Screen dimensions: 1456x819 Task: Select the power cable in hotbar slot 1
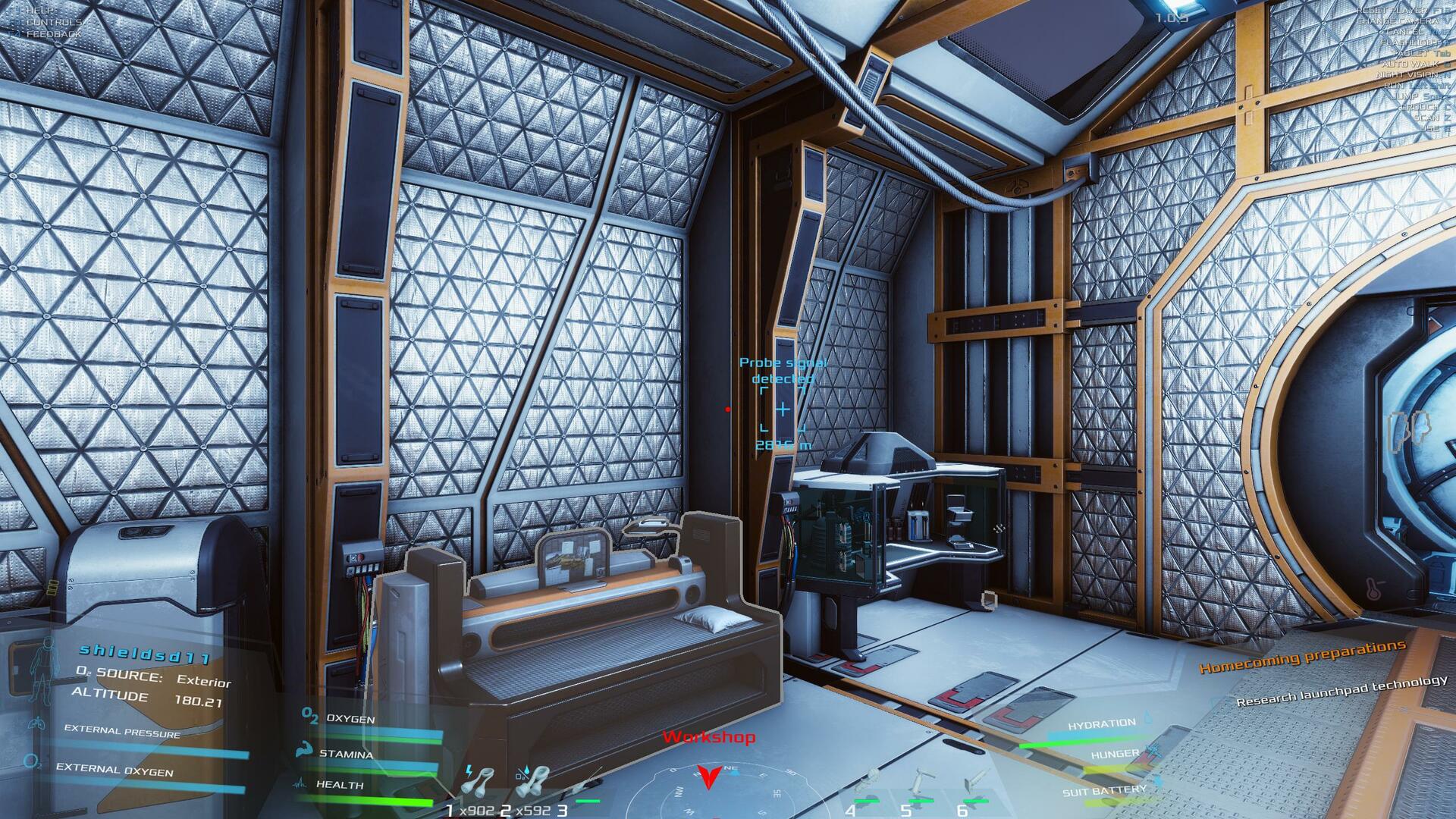tap(479, 783)
